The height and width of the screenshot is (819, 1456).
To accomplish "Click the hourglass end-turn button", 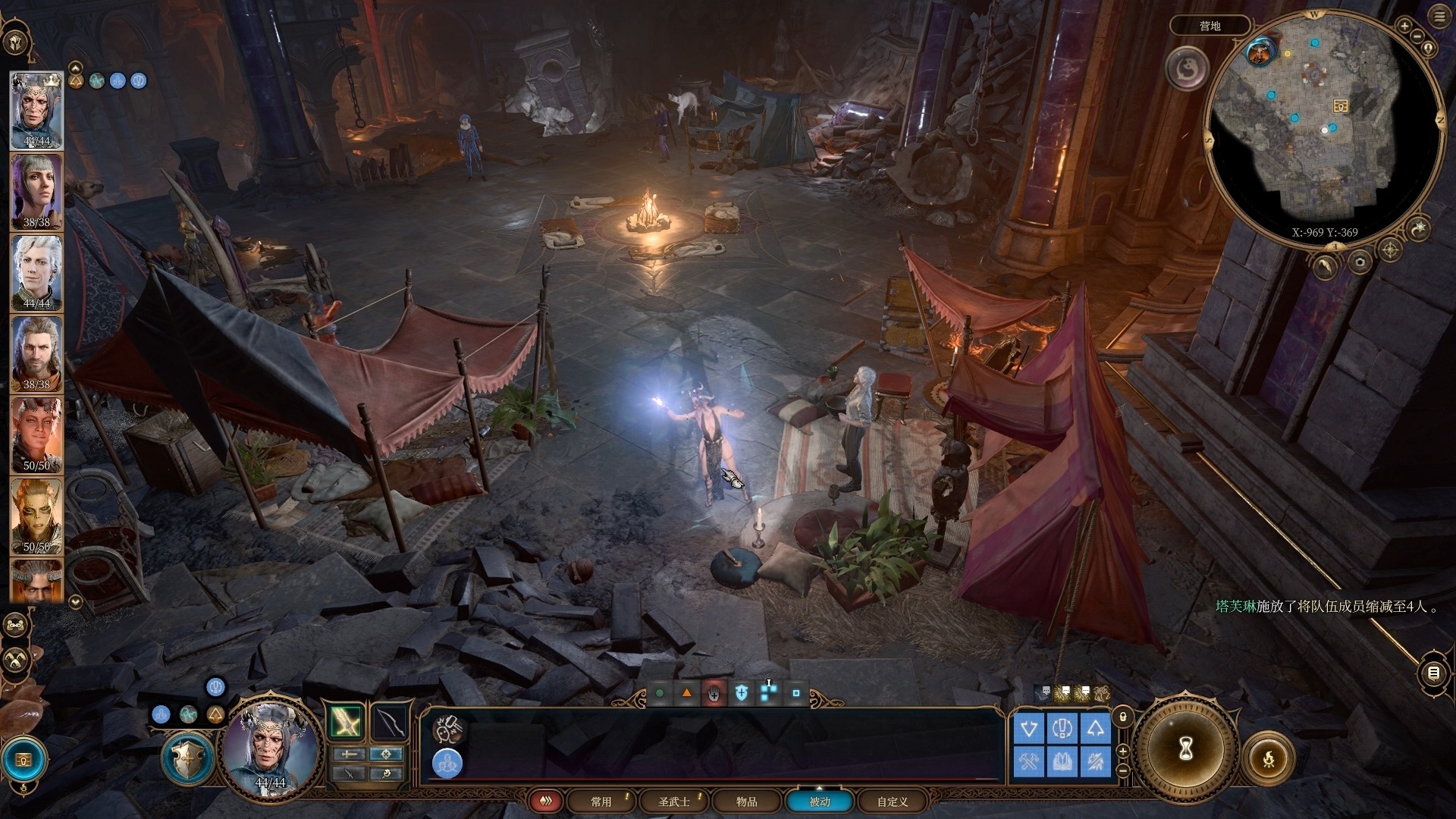I will coord(1186,749).
